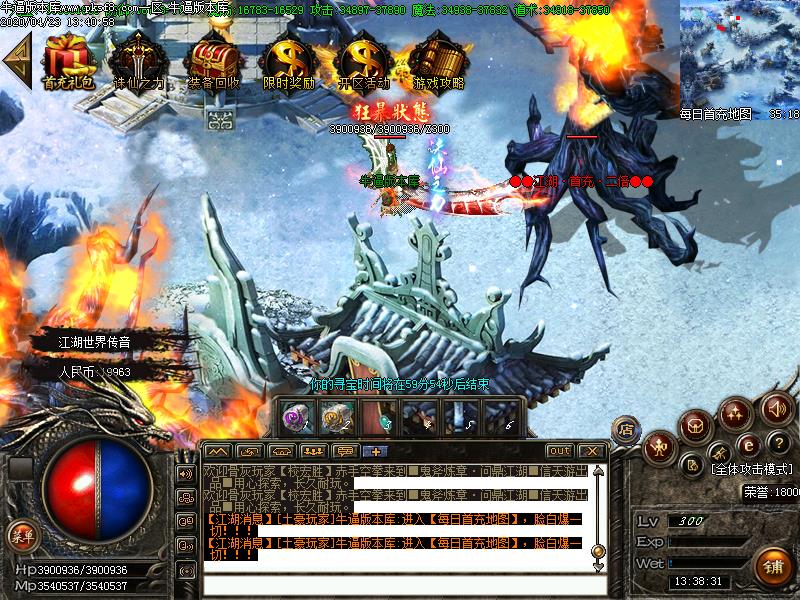The height and width of the screenshot is (600, 800).
Task: Close the chat window with the X
Action: 590,451
